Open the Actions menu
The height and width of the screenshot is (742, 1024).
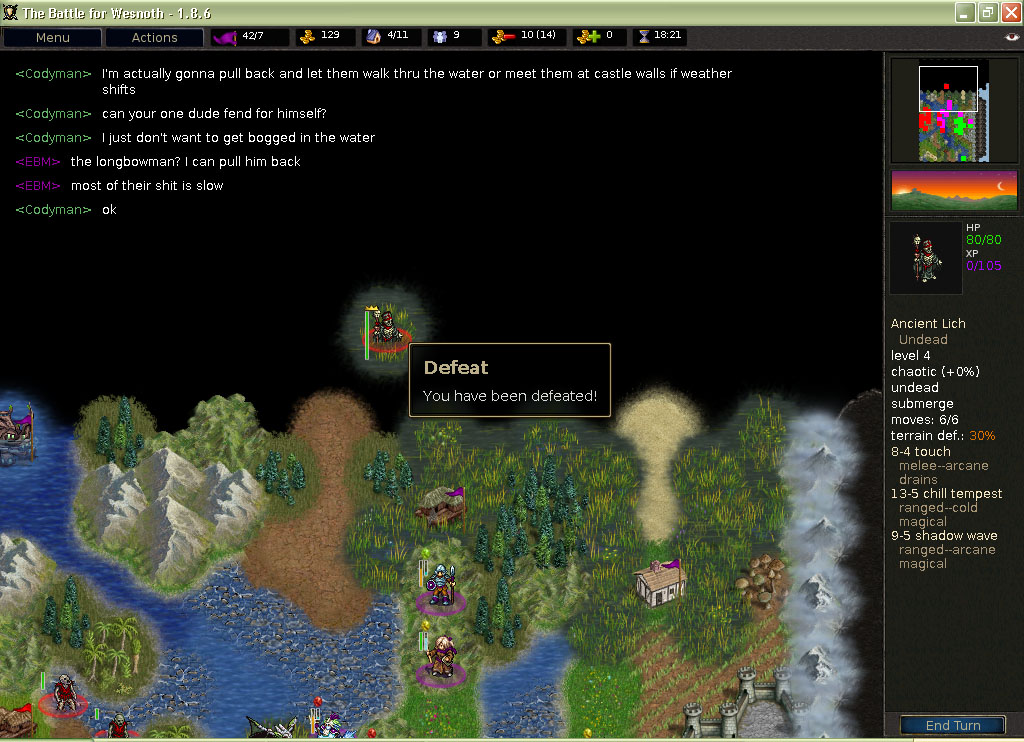[154, 37]
